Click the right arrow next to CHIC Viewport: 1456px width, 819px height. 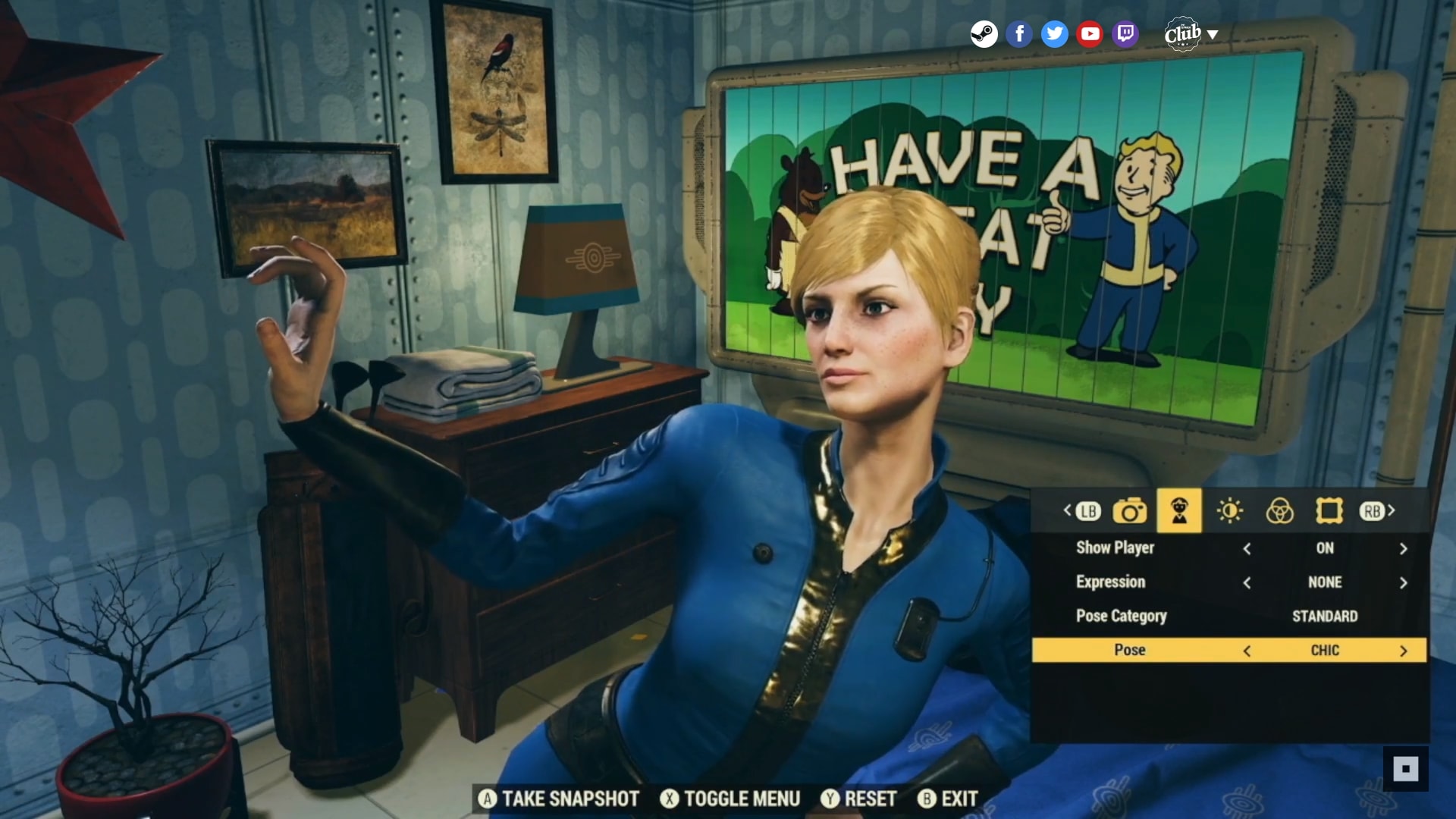[1402, 650]
